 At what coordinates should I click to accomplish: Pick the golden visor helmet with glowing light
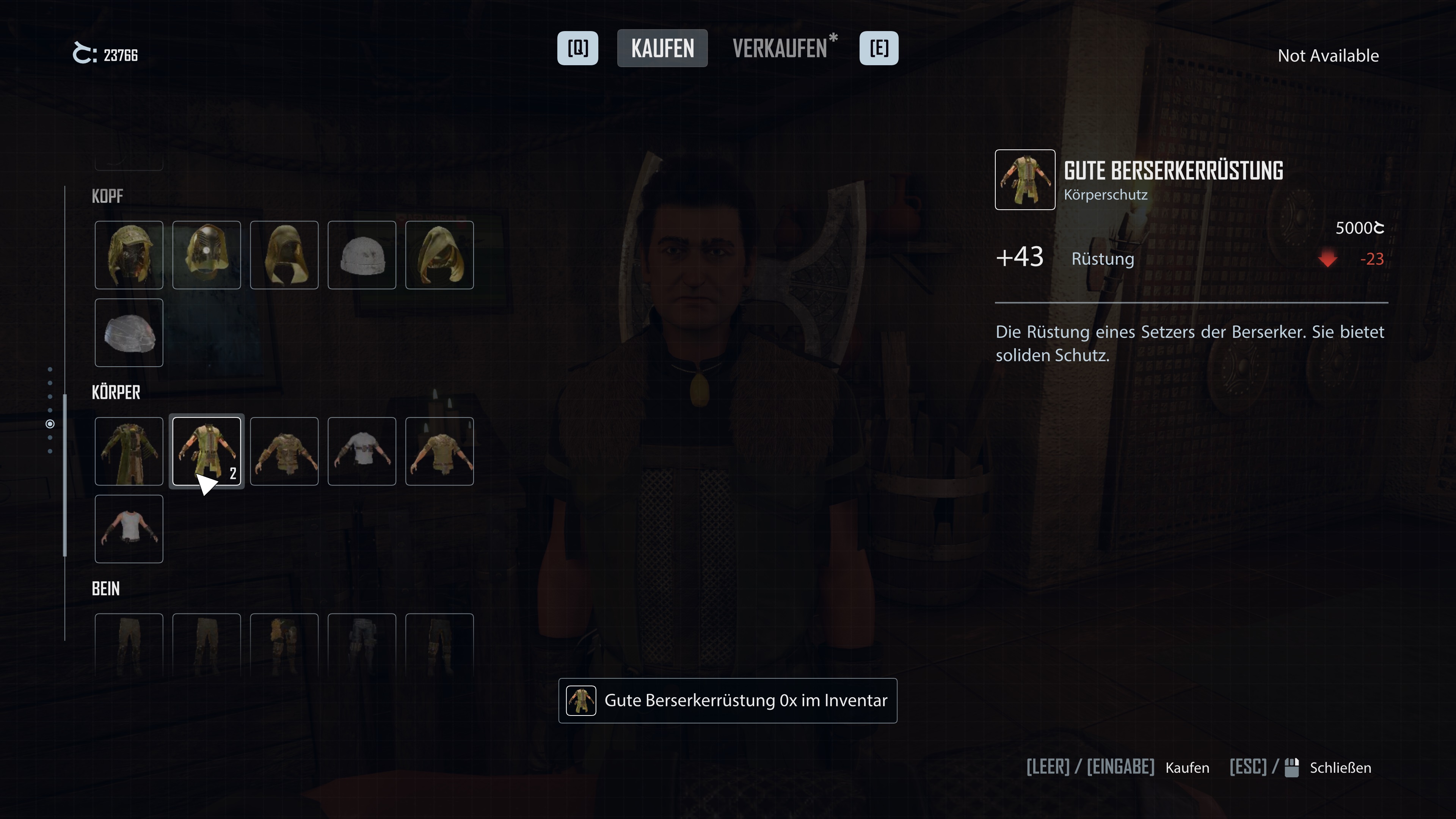click(x=206, y=255)
